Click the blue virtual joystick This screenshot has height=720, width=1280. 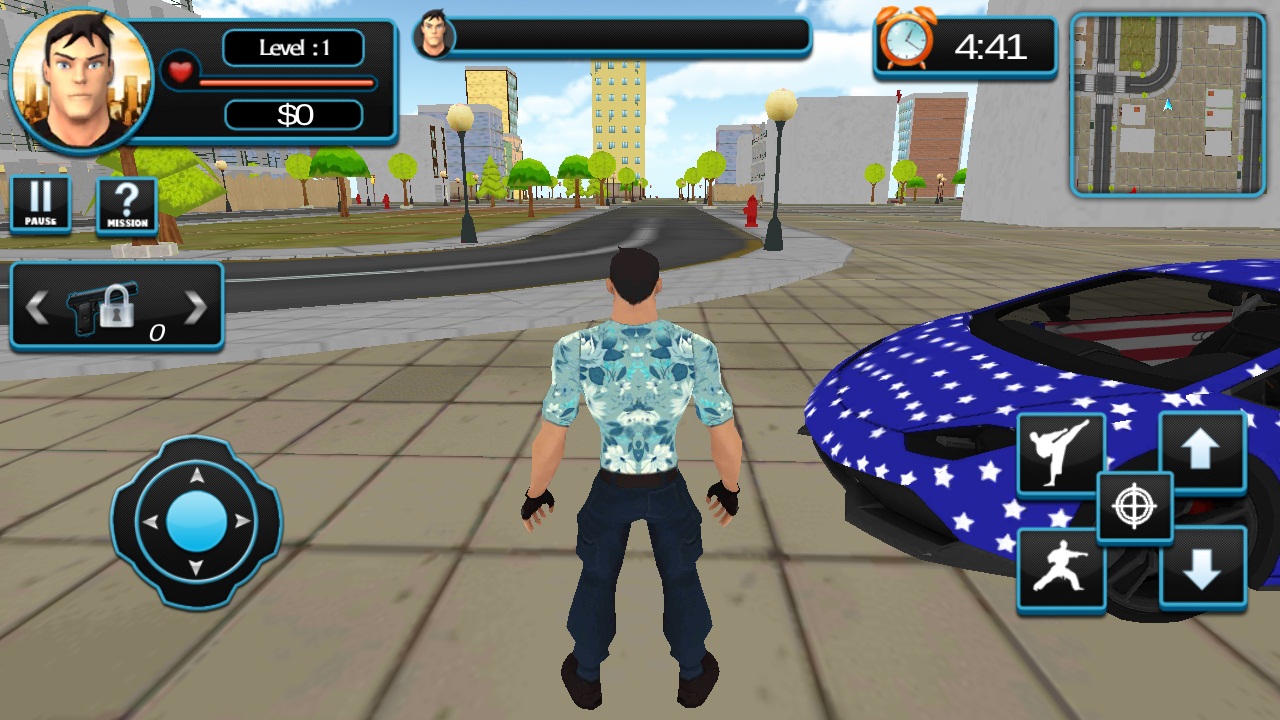coord(197,522)
